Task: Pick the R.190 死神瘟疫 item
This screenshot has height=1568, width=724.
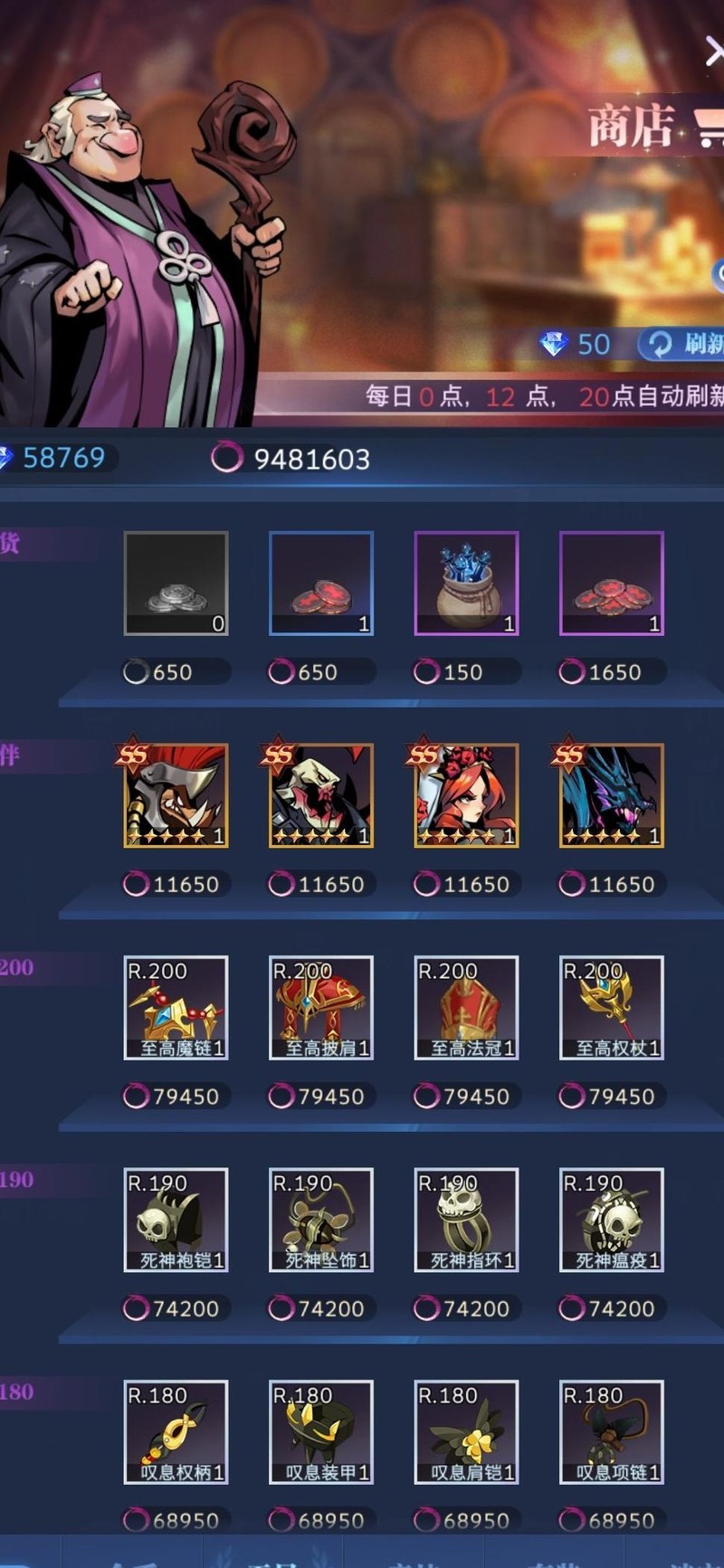Action: pos(612,1220)
